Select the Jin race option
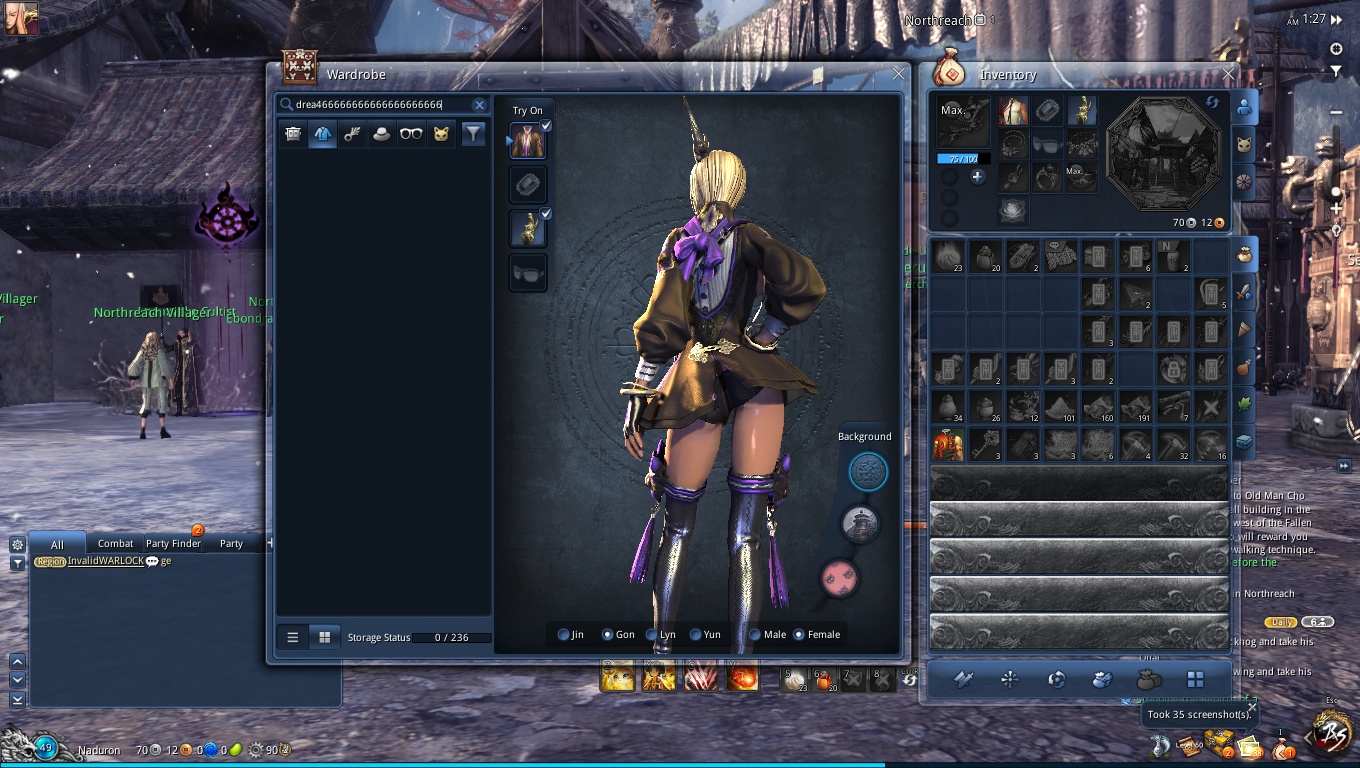 (564, 635)
